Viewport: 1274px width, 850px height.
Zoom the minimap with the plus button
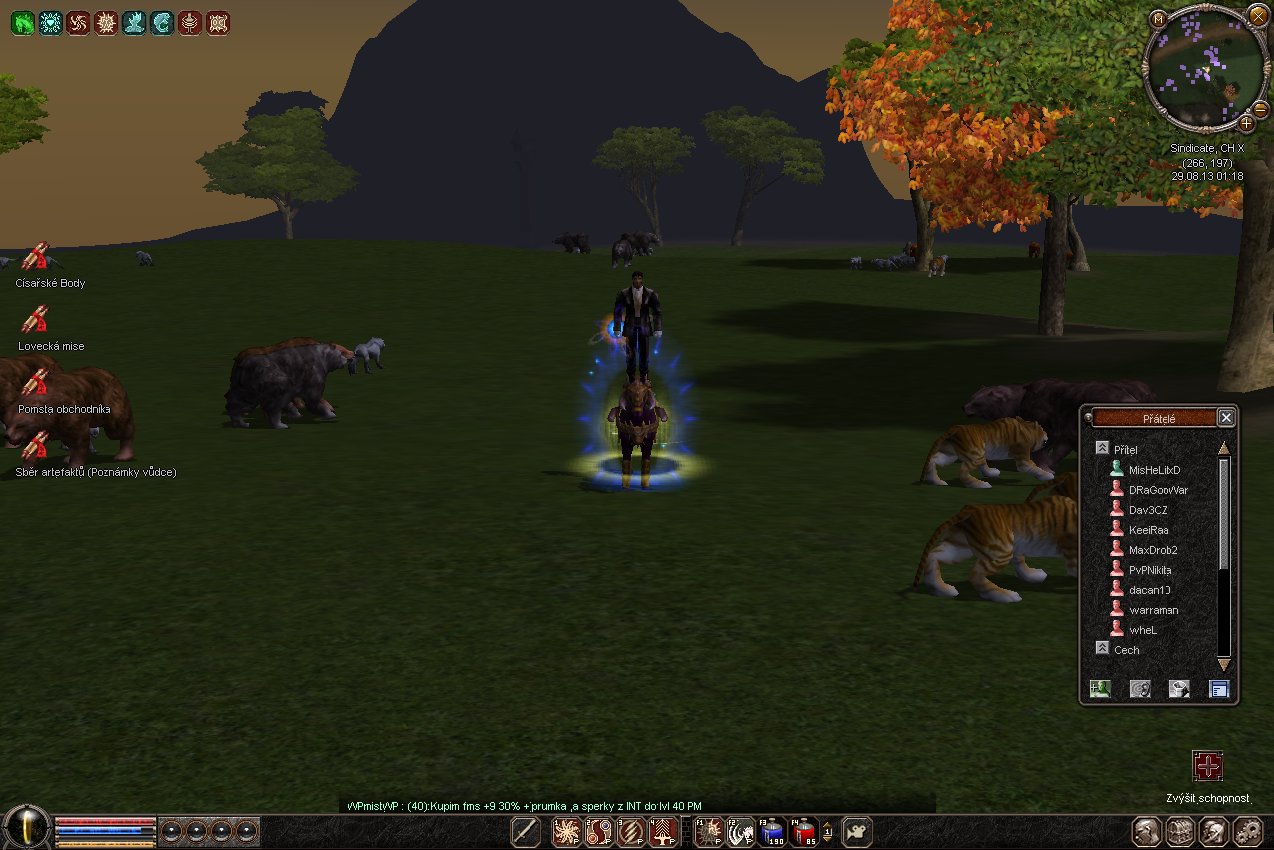[1246, 124]
